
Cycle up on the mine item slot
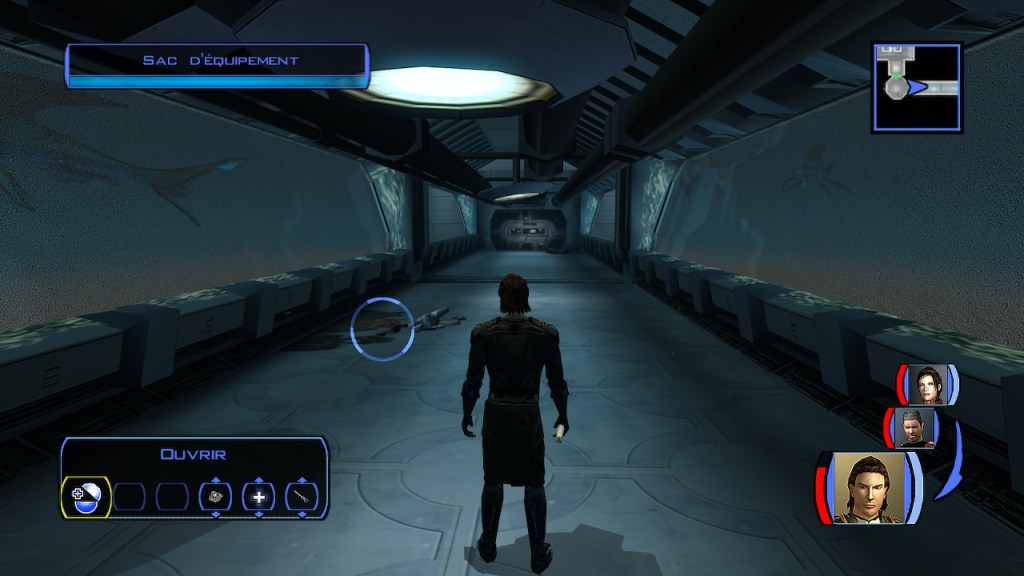click(215, 479)
